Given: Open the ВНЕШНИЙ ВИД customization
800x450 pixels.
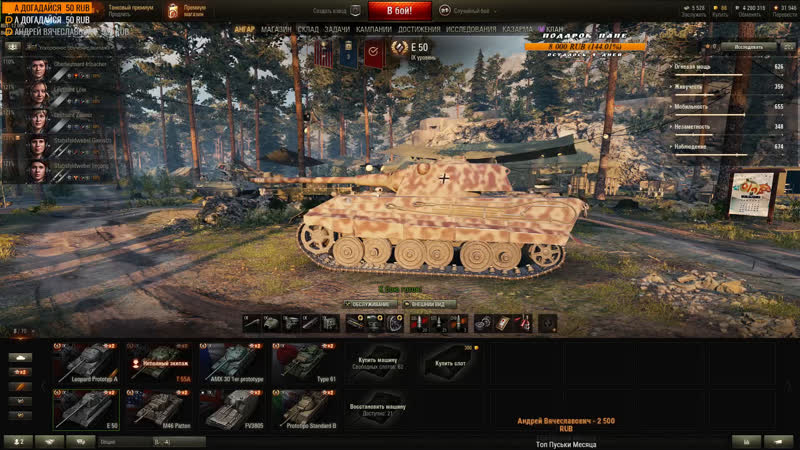Looking at the screenshot, I should (430, 304).
